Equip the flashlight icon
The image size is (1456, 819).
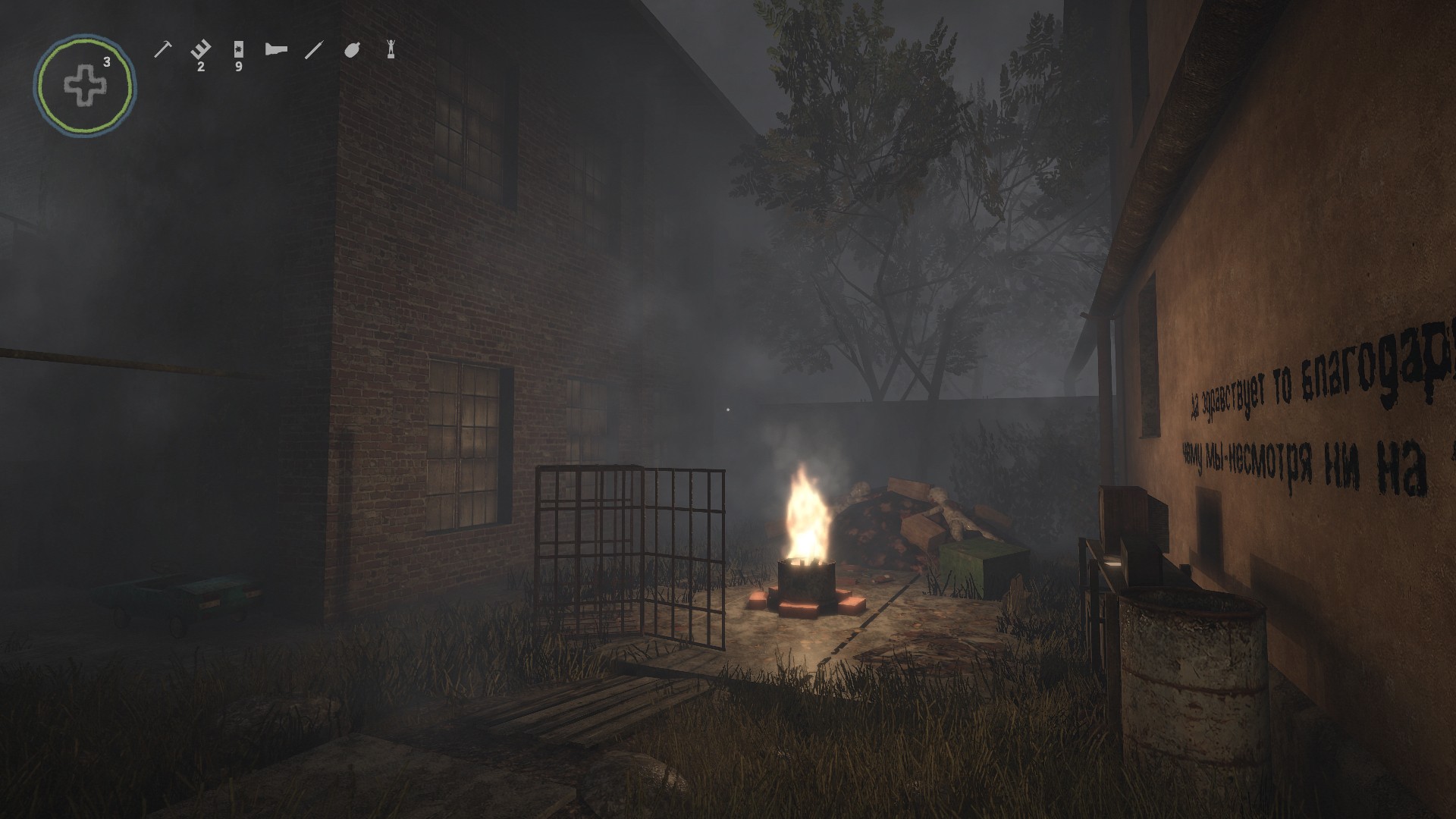pyautogui.click(x=276, y=50)
